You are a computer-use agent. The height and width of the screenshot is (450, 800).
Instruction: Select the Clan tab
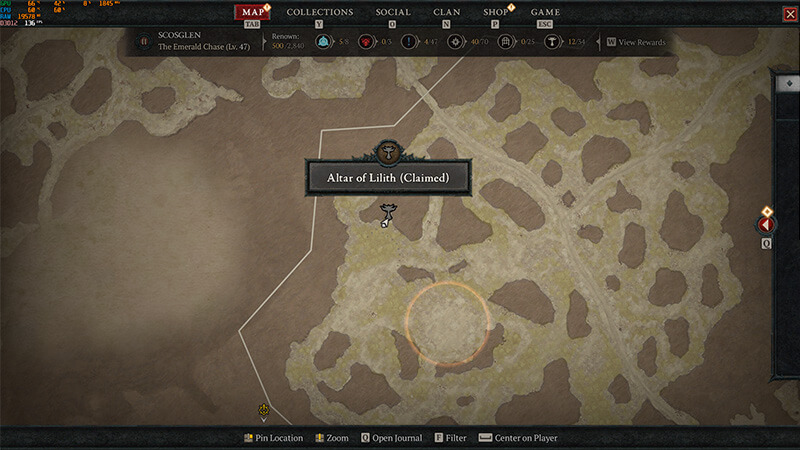pos(446,12)
